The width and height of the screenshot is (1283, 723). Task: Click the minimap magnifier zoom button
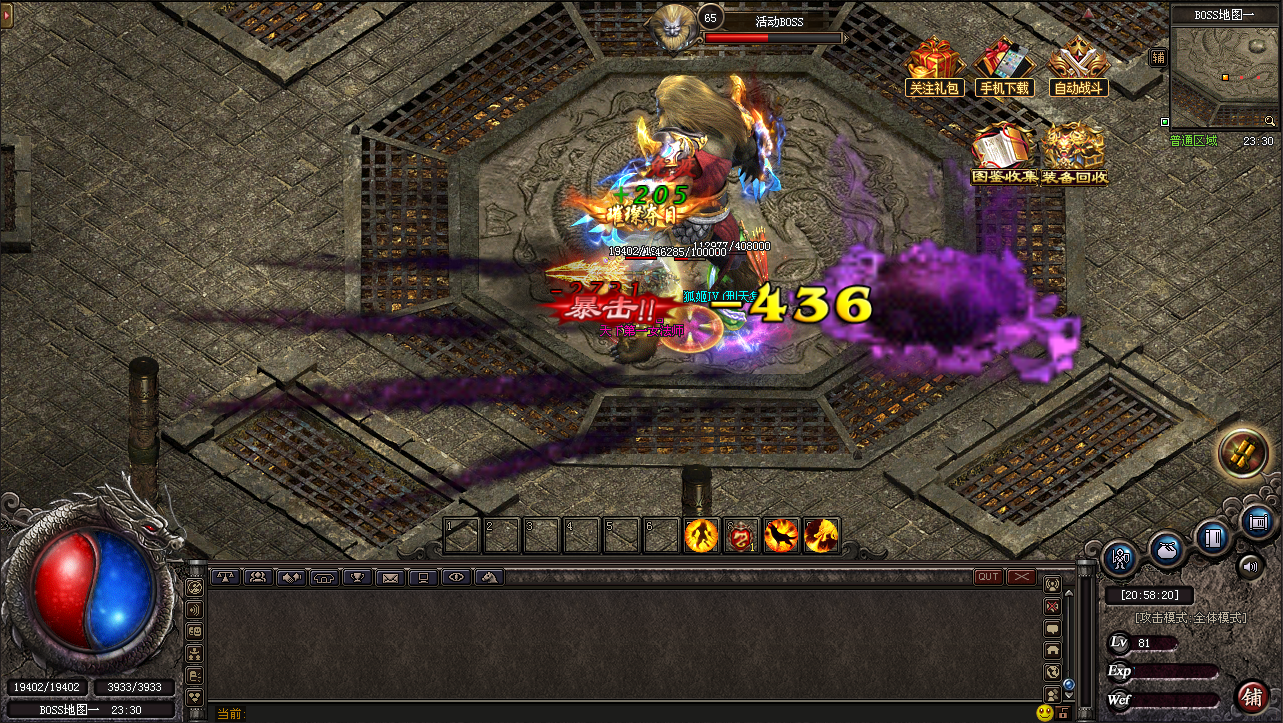[1269, 120]
